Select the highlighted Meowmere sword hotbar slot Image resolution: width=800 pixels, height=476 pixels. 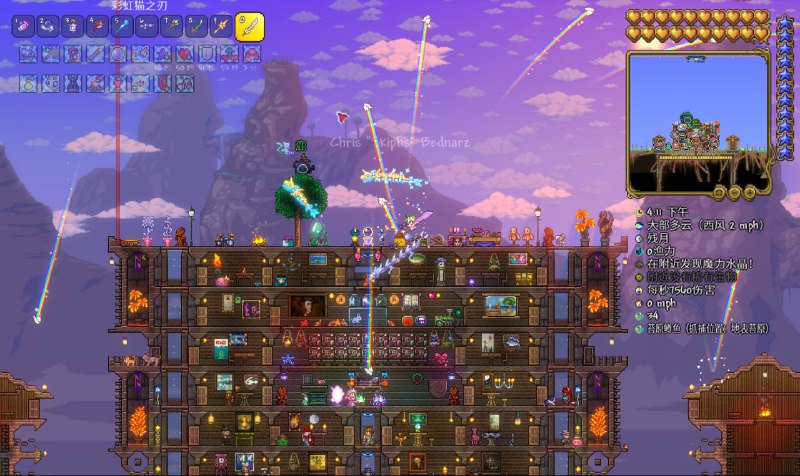tap(249, 26)
